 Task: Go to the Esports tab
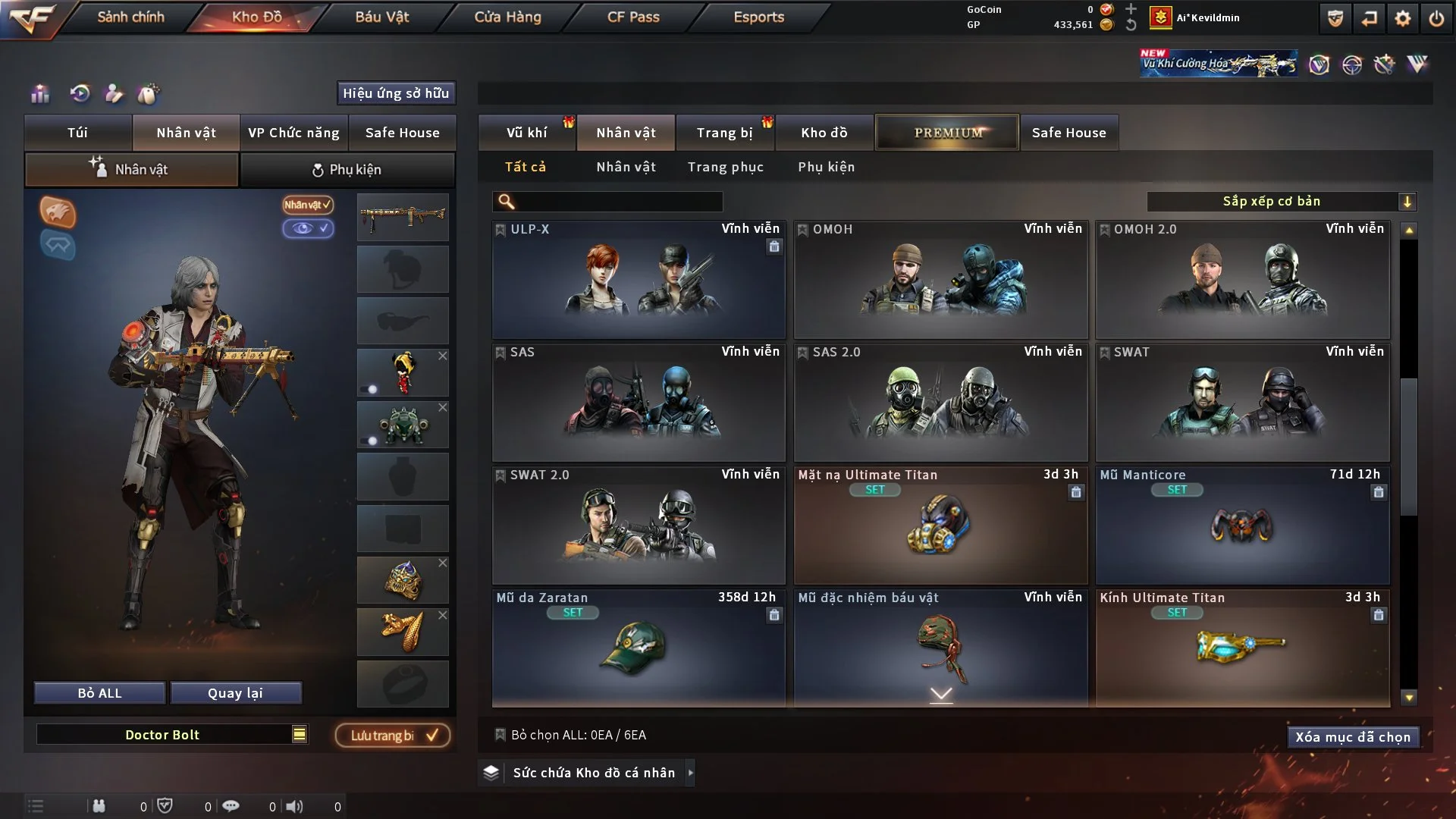click(x=758, y=17)
